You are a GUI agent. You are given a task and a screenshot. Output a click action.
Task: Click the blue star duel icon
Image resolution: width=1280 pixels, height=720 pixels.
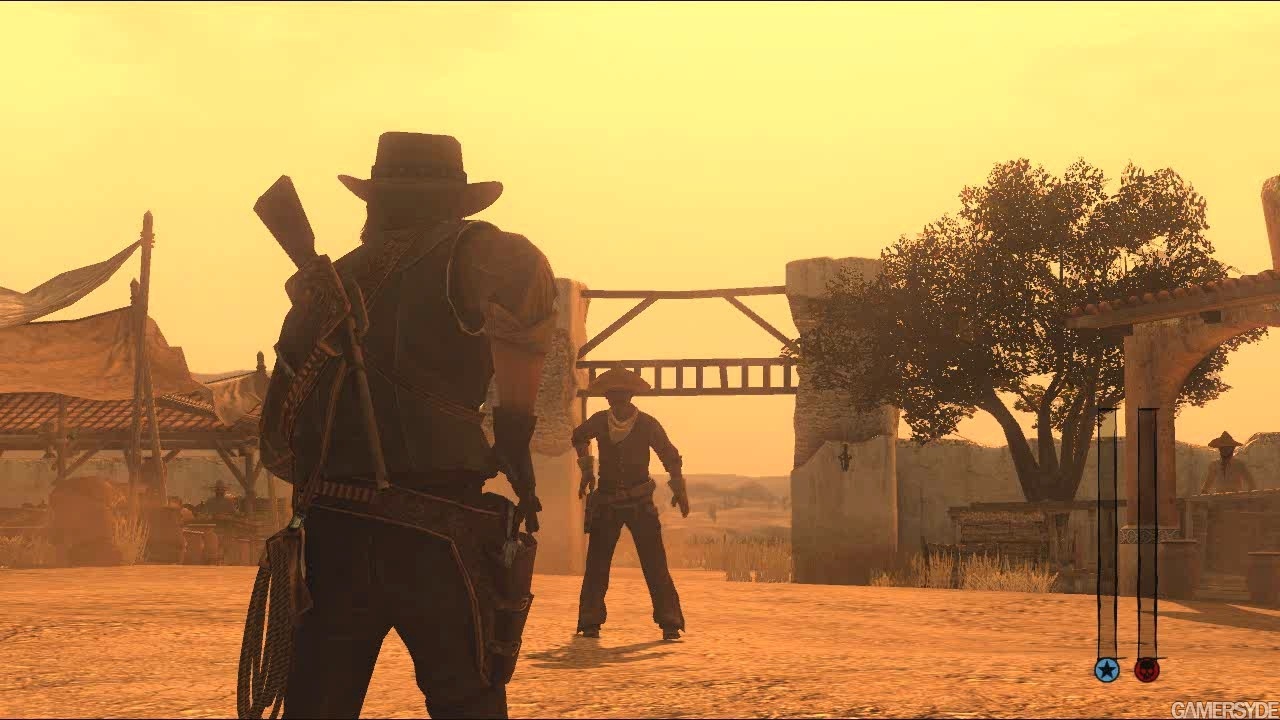click(1106, 669)
